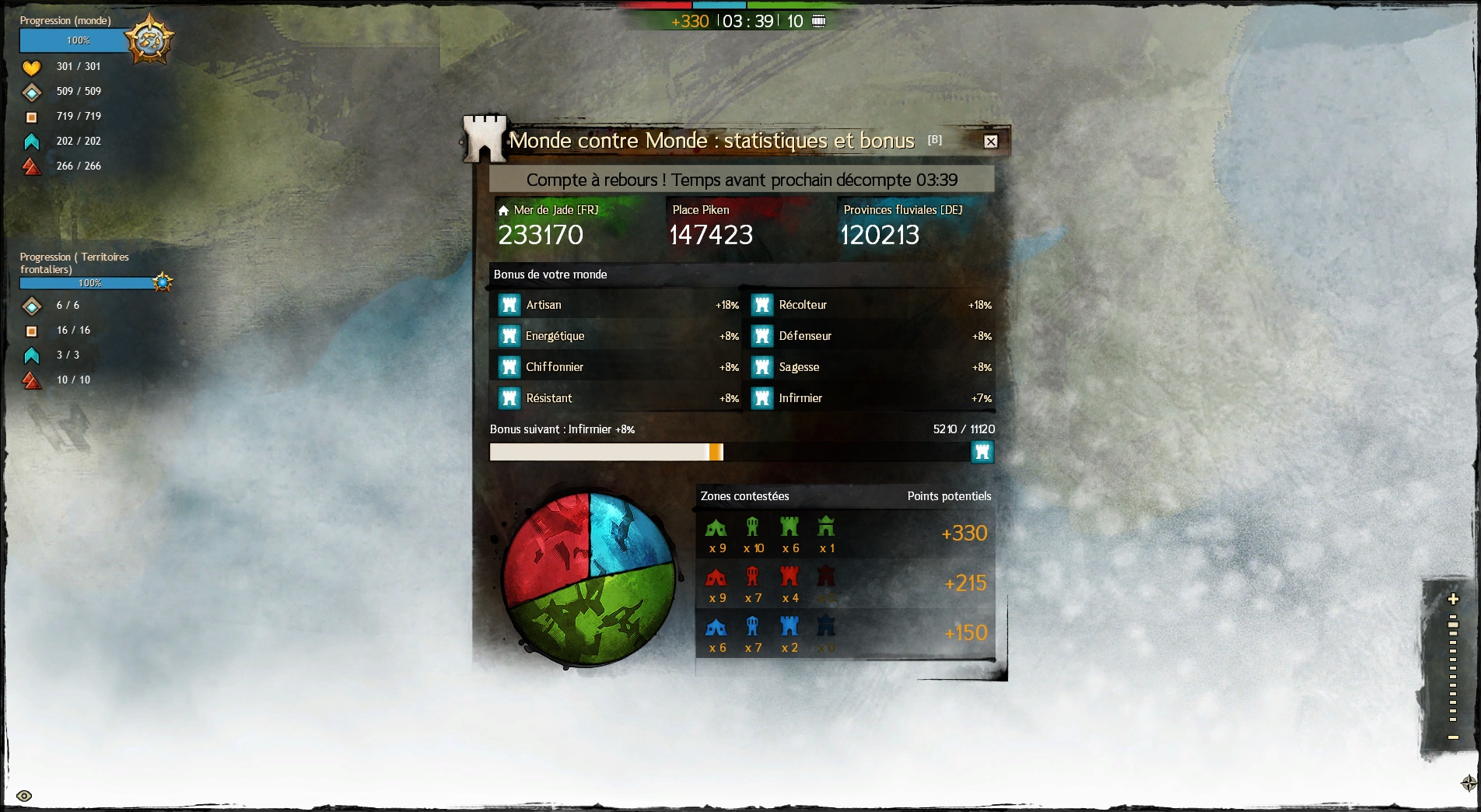Zoom out the map with the minus button
This screenshot has height=812, width=1481.
[1452, 737]
